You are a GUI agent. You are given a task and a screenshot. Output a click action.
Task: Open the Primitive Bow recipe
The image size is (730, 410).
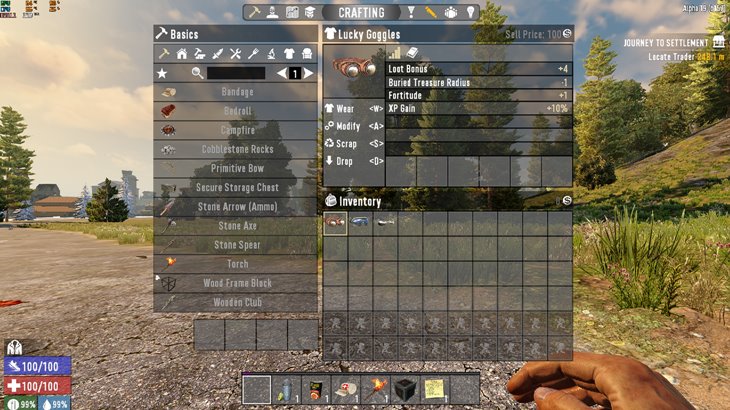point(237,168)
